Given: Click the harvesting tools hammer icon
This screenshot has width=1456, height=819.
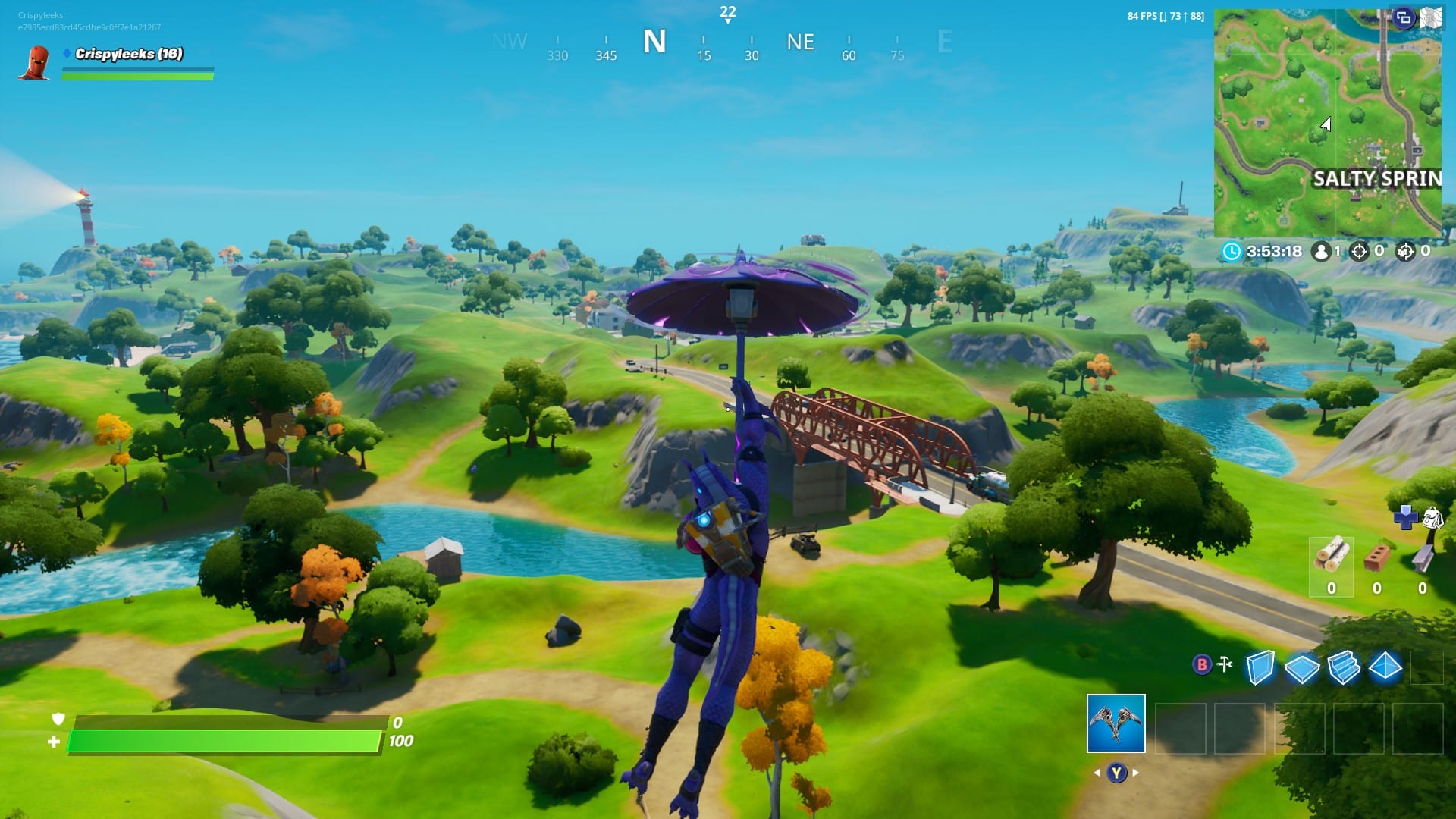Looking at the screenshot, I should point(1225,664).
